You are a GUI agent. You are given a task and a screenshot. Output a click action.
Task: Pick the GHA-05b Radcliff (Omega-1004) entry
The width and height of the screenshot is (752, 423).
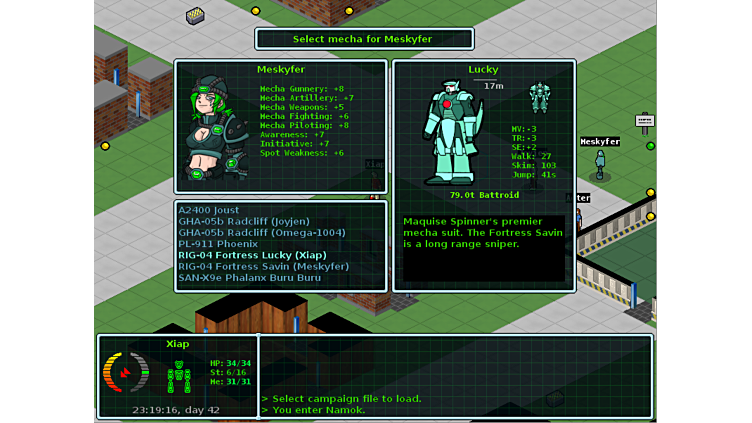click(262, 232)
